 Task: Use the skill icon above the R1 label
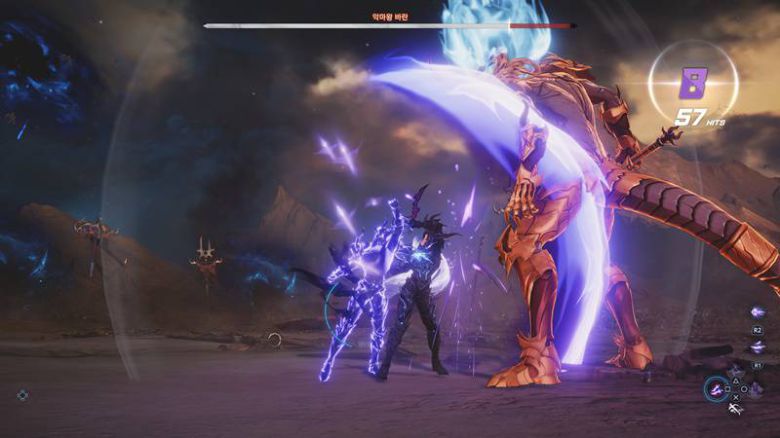click(x=757, y=346)
